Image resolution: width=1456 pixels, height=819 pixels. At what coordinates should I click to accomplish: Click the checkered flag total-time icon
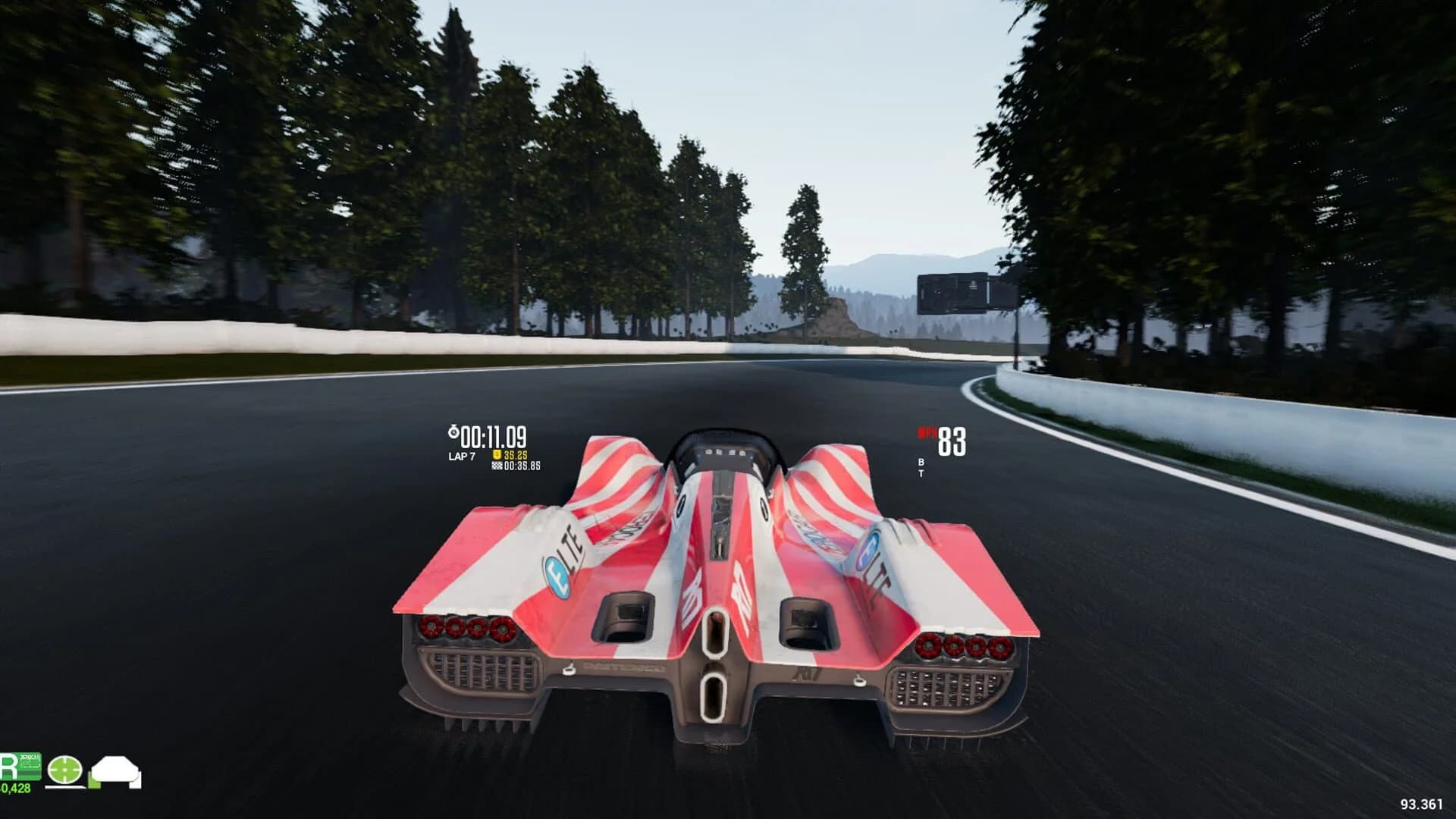click(x=498, y=466)
